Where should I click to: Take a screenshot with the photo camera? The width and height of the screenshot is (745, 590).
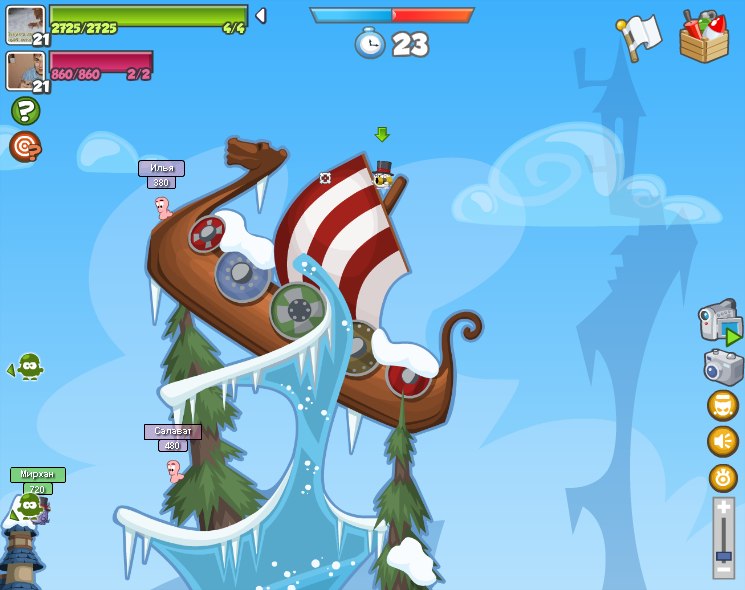723,367
